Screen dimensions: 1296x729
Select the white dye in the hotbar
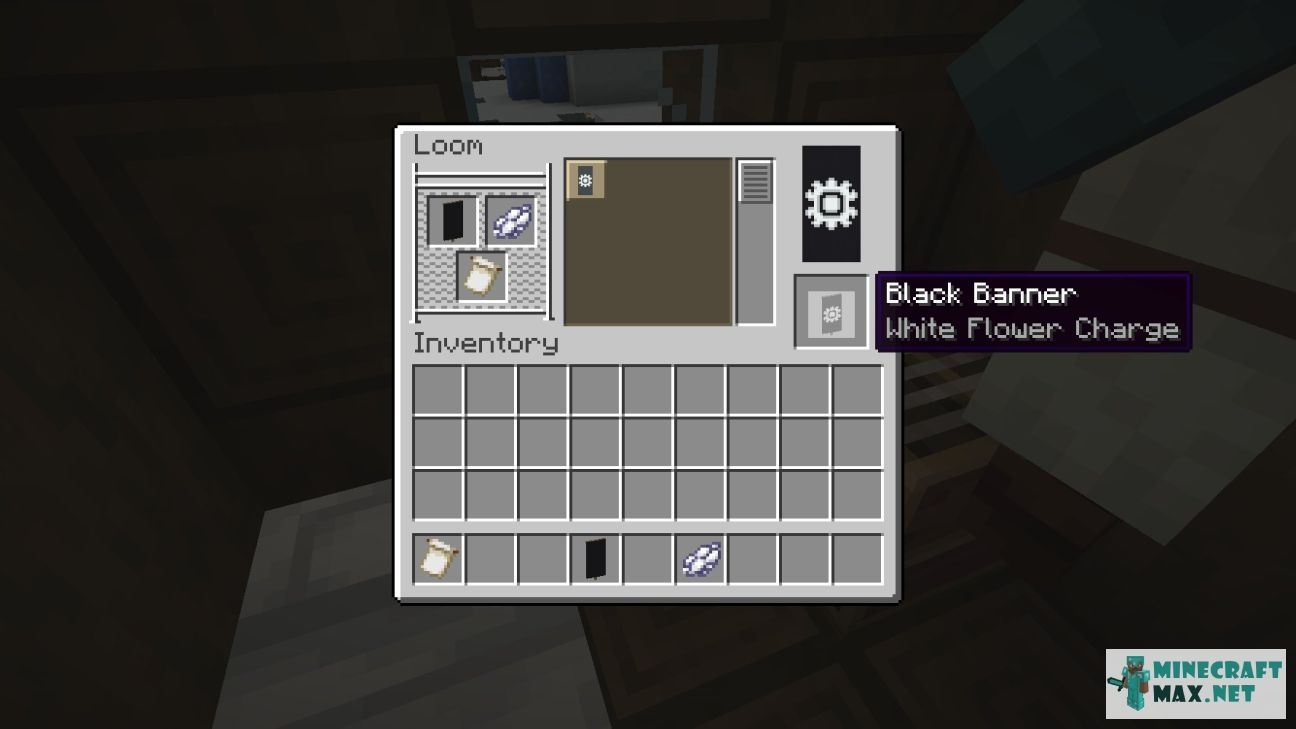[700, 559]
